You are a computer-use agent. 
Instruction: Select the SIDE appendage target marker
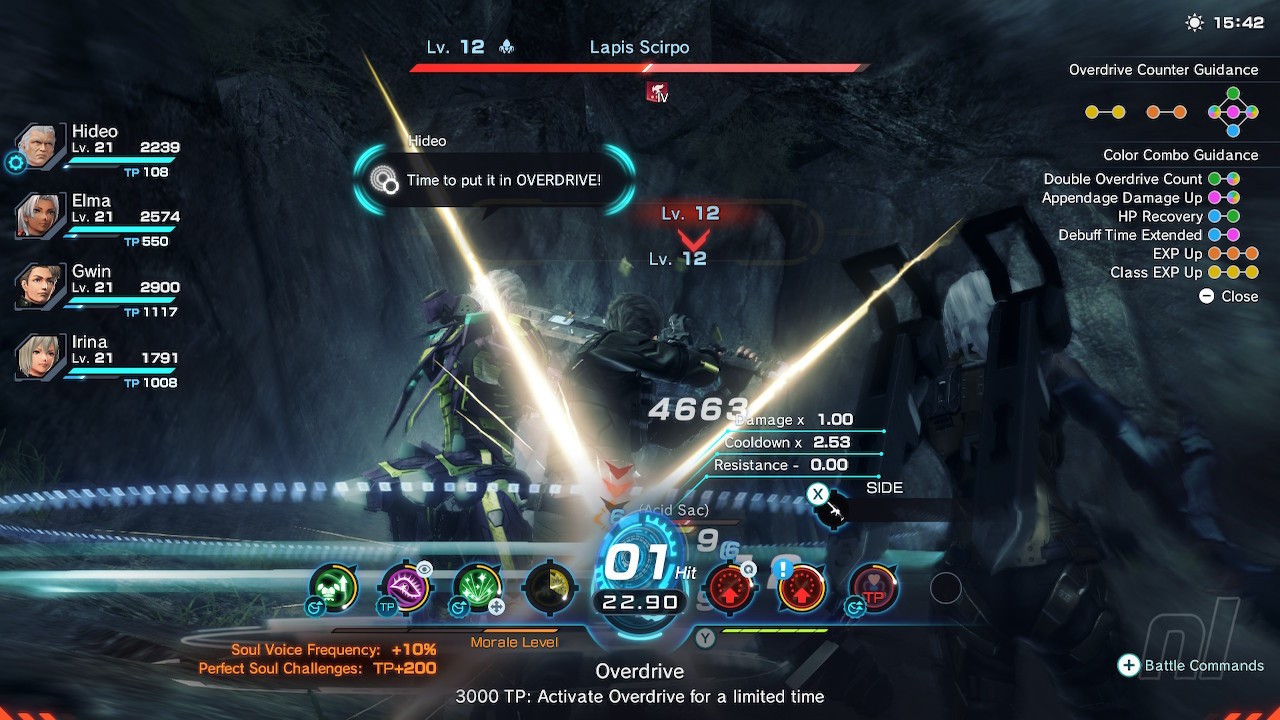coord(832,510)
